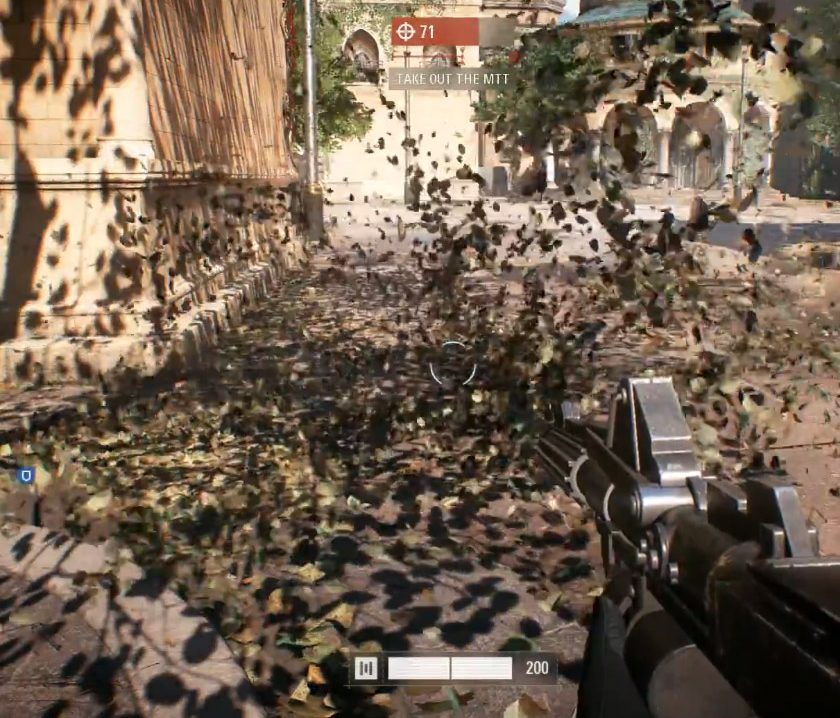Screen dimensions: 840x718
Task: Click the red crosshair reinforcement icon
Action: click(x=405, y=32)
